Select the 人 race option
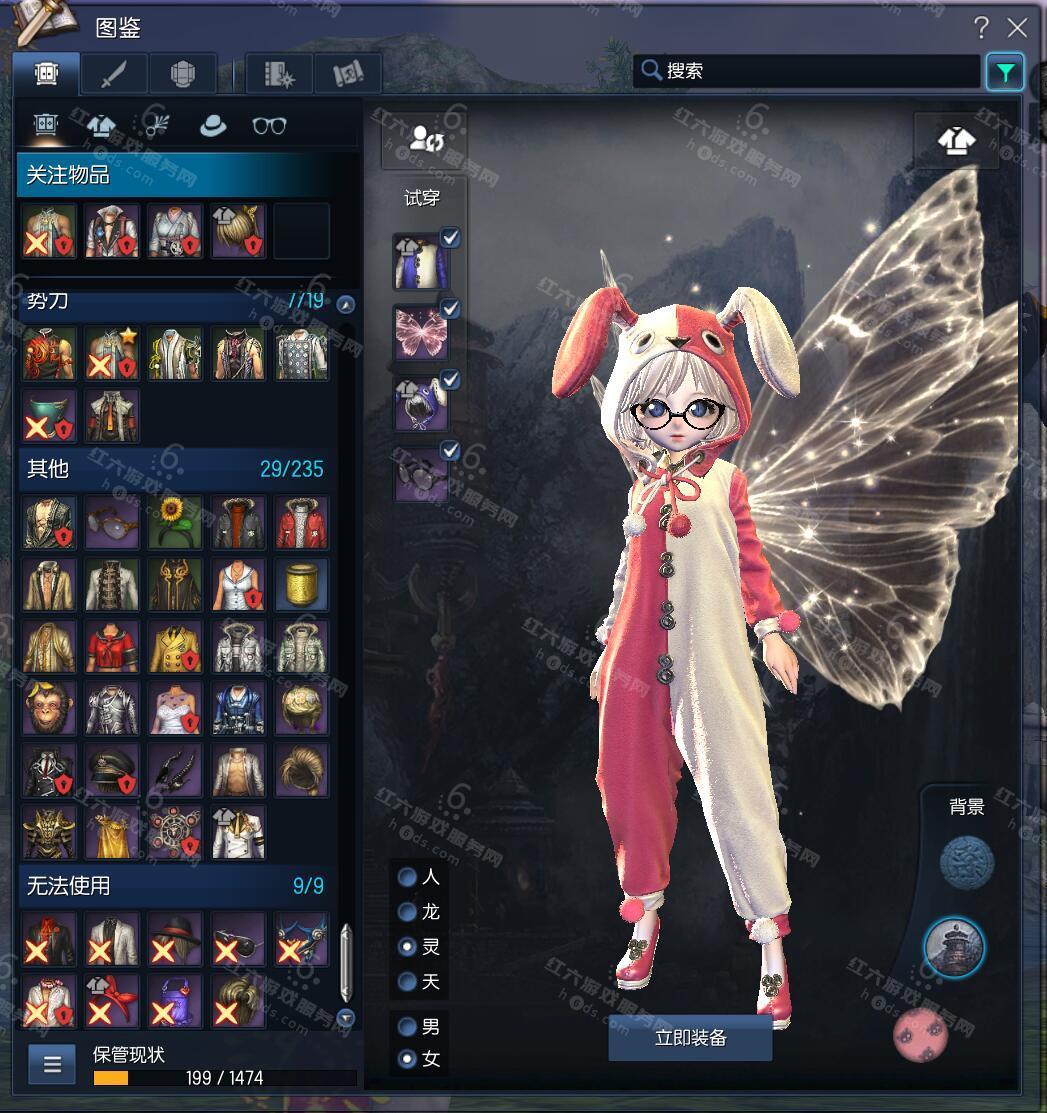The image size is (1047, 1113). pyautogui.click(x=408, y=877)
